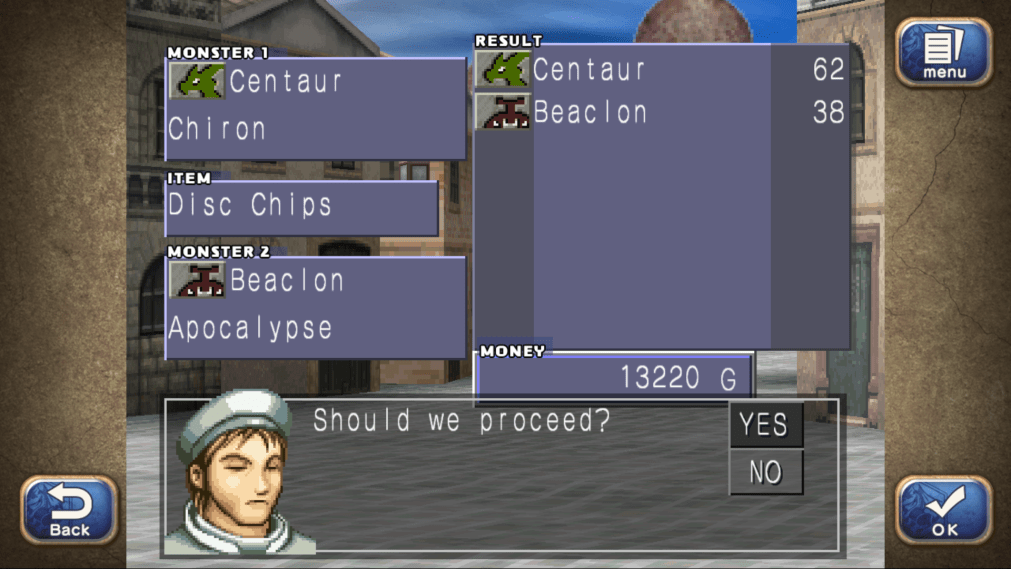Screen dimensions: 1011x569
Task: Pick the Centaur 62 result row
Action: pos(662,70)
